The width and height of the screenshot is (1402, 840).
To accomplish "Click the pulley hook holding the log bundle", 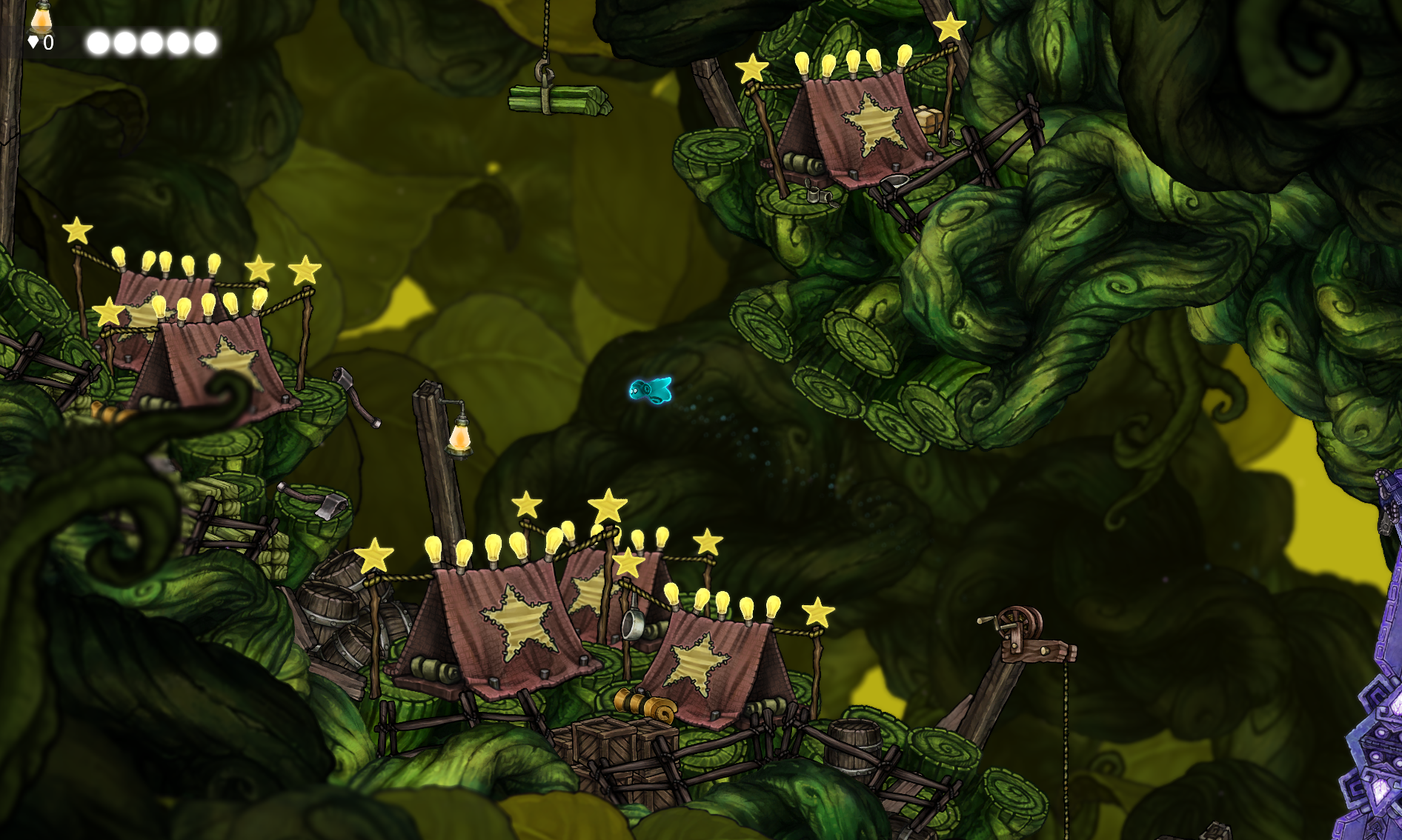I will click(546, 70).
